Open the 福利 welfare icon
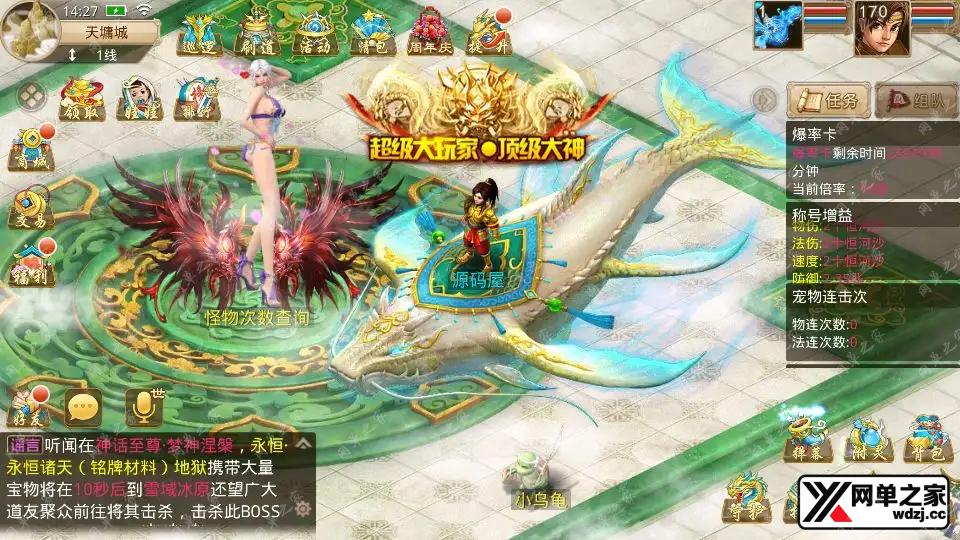Image resolution: width=960 pixels, height=540 pixels. point(32,265)
